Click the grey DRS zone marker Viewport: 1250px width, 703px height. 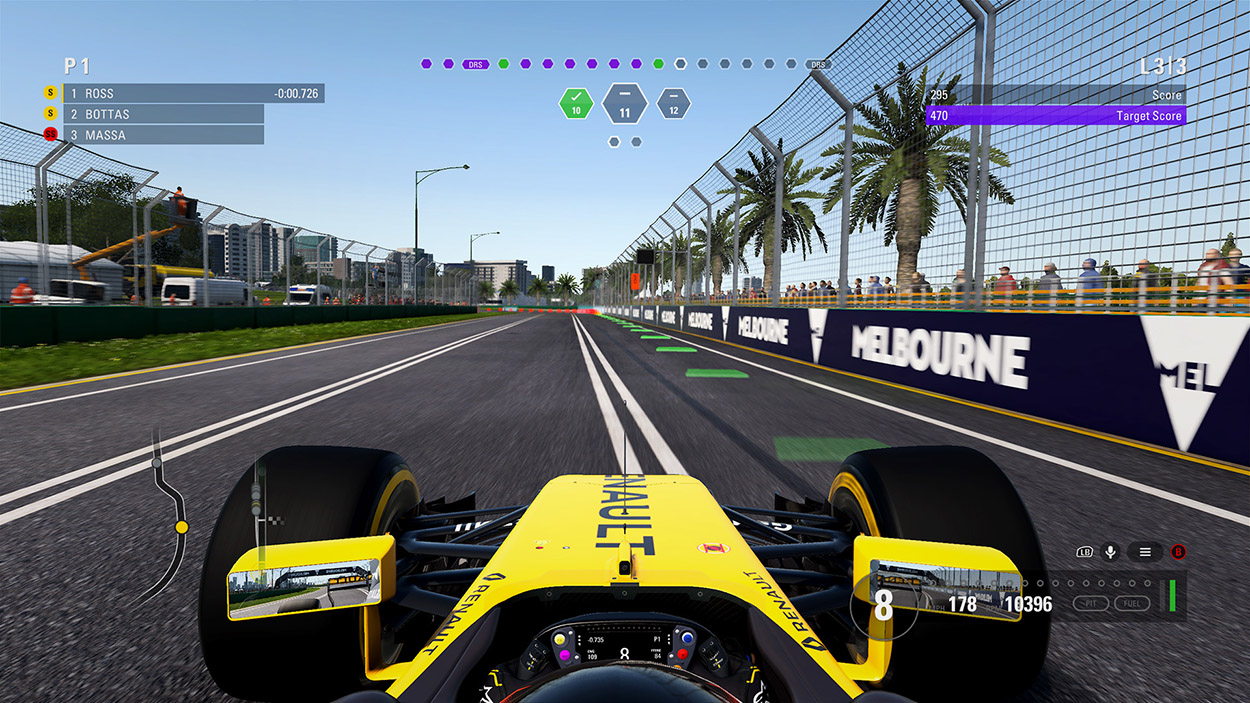818,64
